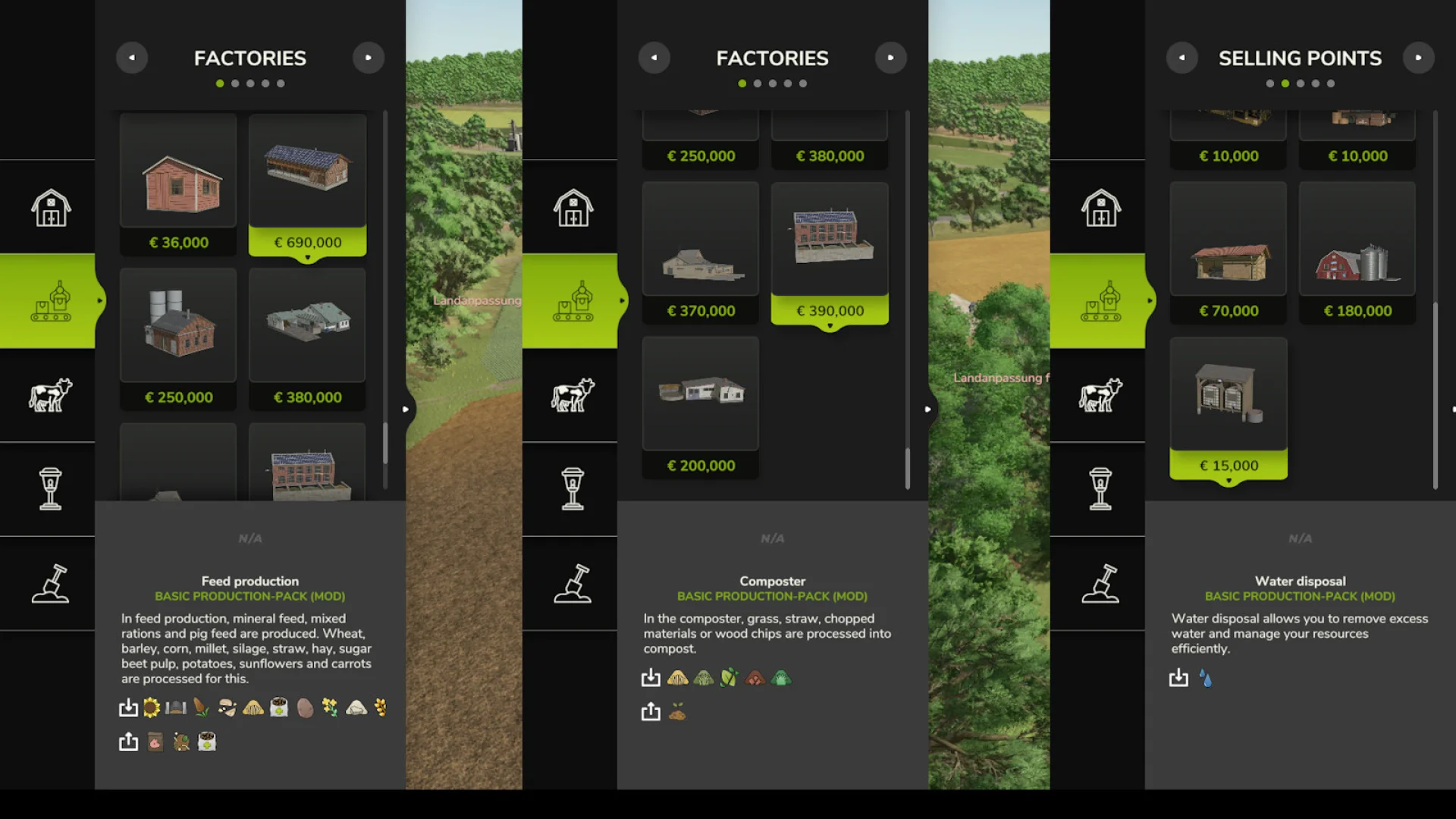Image resolution: width=1456 pixels, height=819 pixels.
Task: Click the compost output icon under Composter
Action: [x=677, y=711]
